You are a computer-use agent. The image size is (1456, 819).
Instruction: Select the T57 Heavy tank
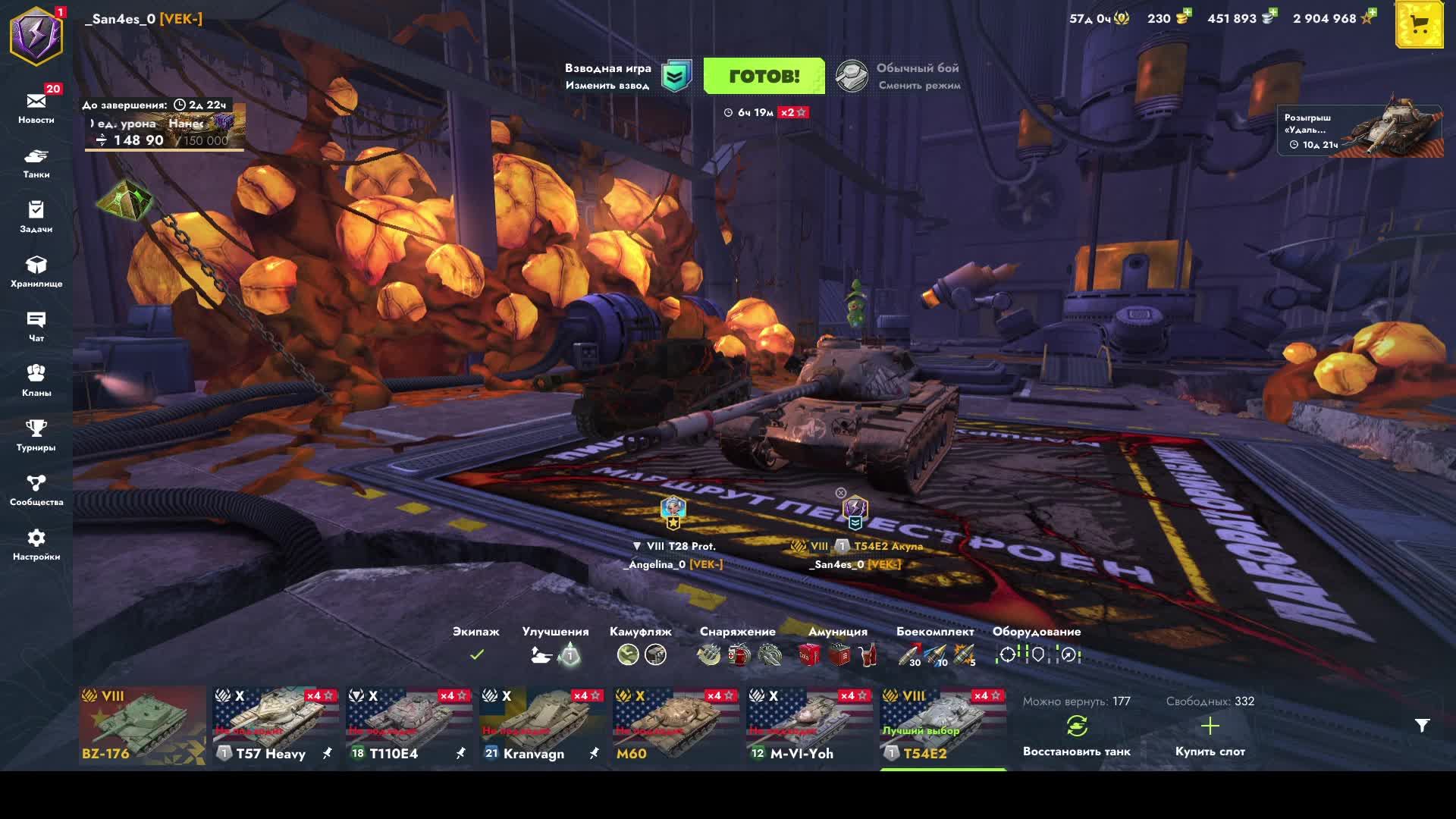click(276, 726)
